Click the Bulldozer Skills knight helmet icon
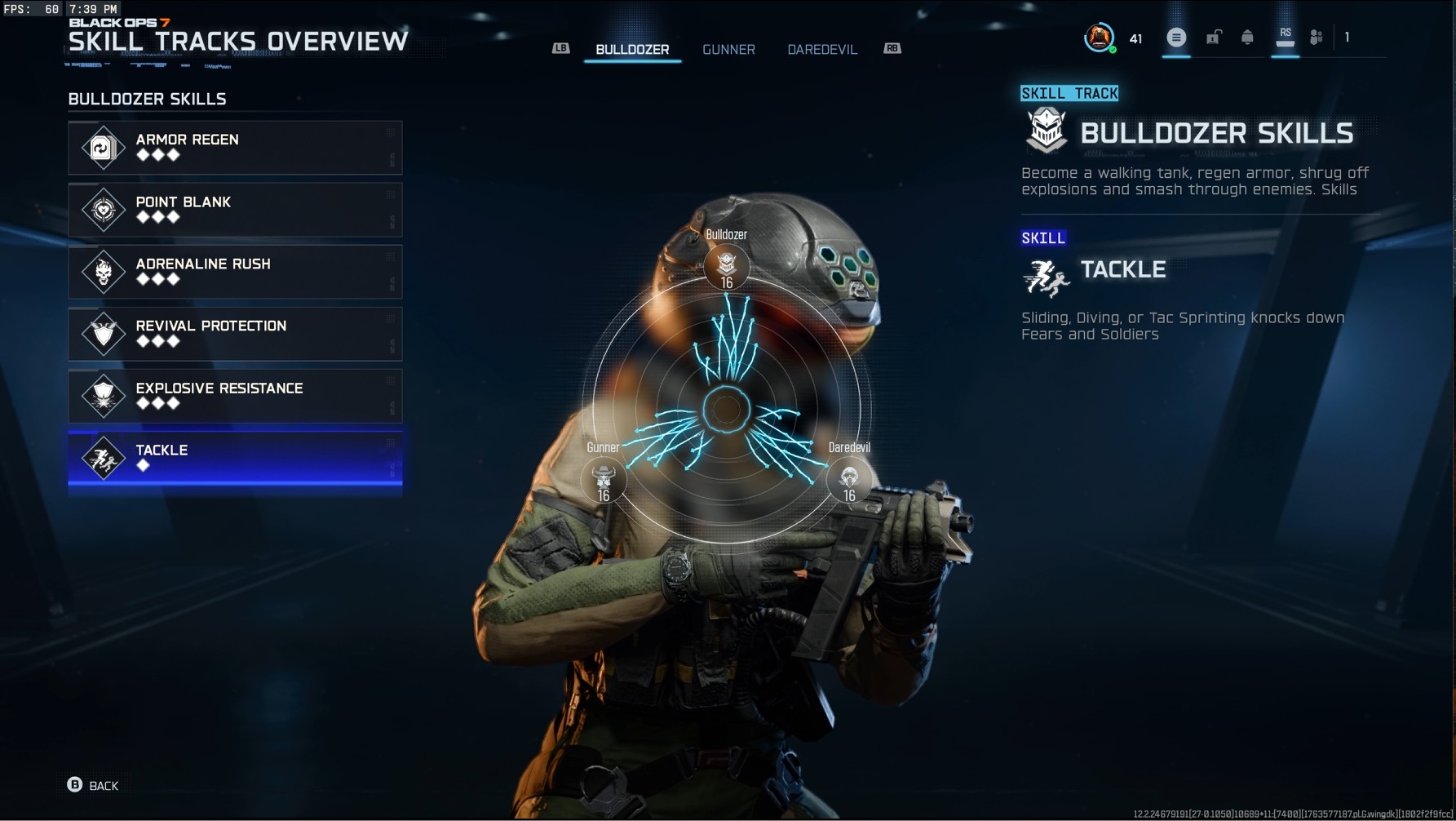The image size is (1456, 821). tap(1047, 131)
